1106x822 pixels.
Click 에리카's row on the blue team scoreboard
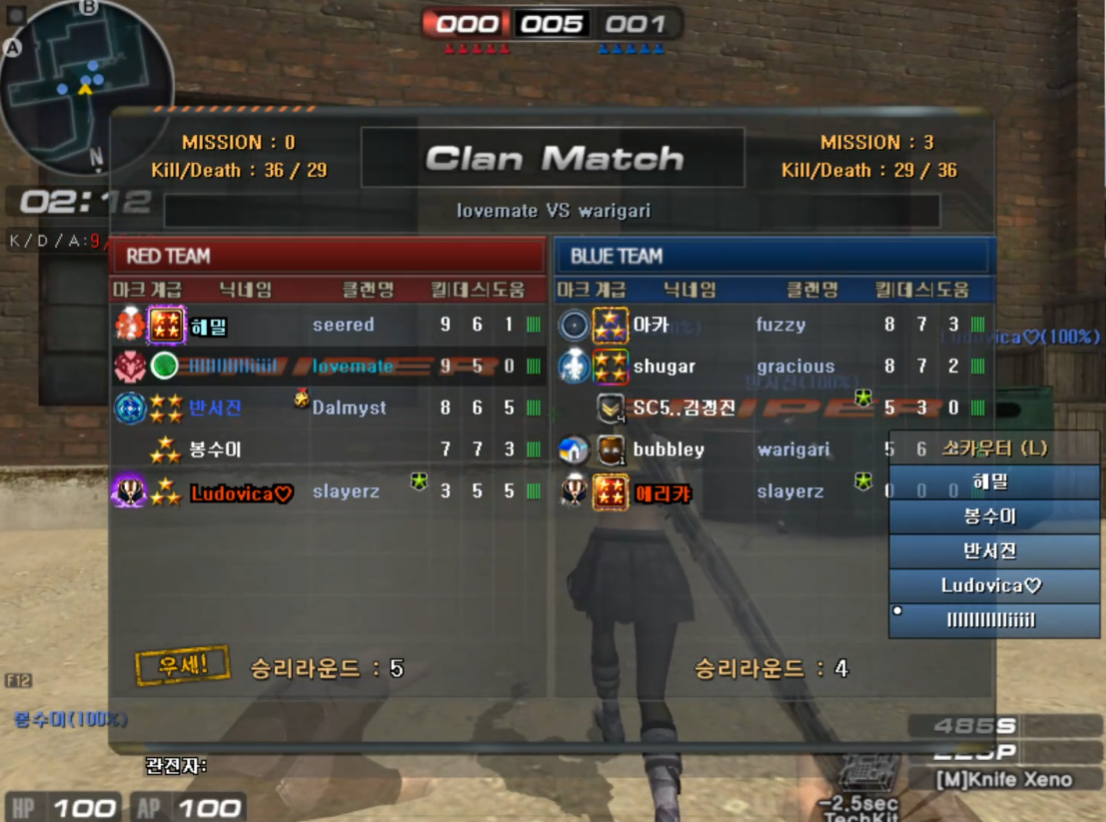pos(720,492)
